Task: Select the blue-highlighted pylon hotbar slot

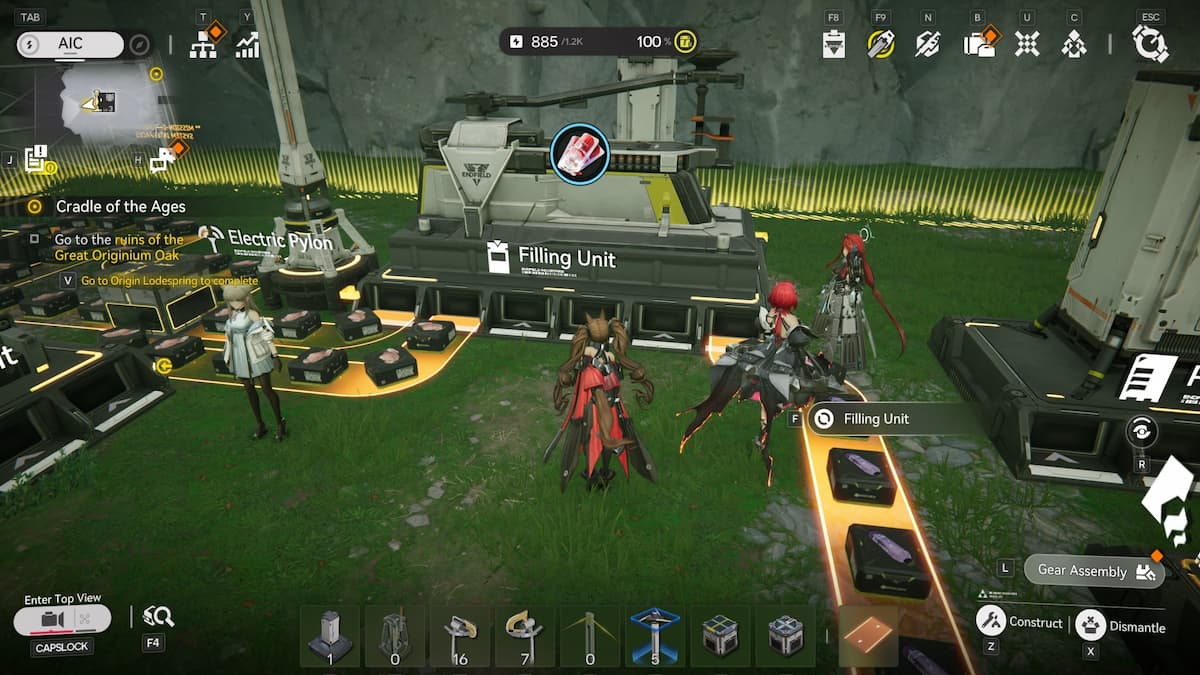Action: tap(655, 634)
